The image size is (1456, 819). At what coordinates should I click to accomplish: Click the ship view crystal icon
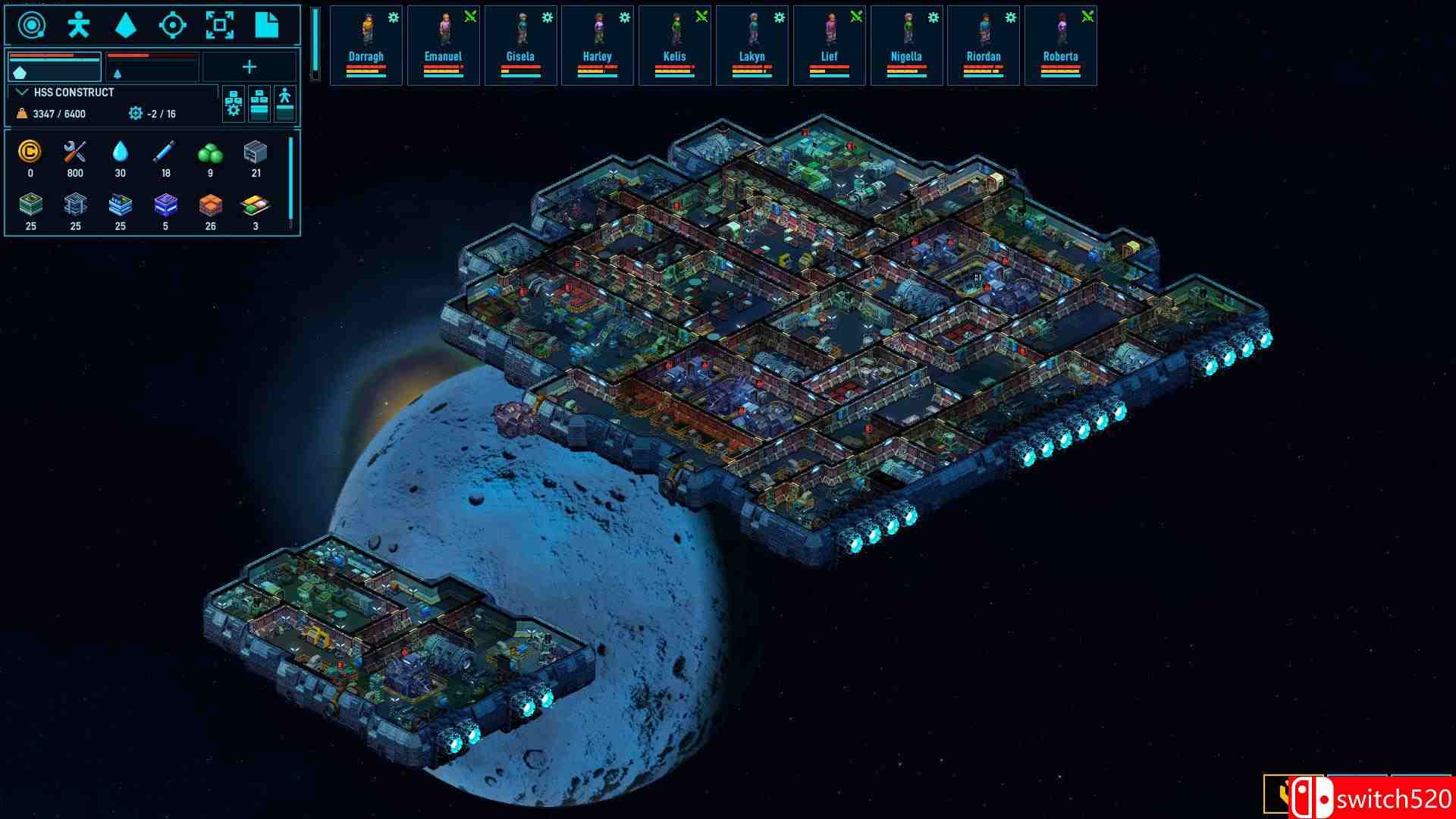pos(124,25)
